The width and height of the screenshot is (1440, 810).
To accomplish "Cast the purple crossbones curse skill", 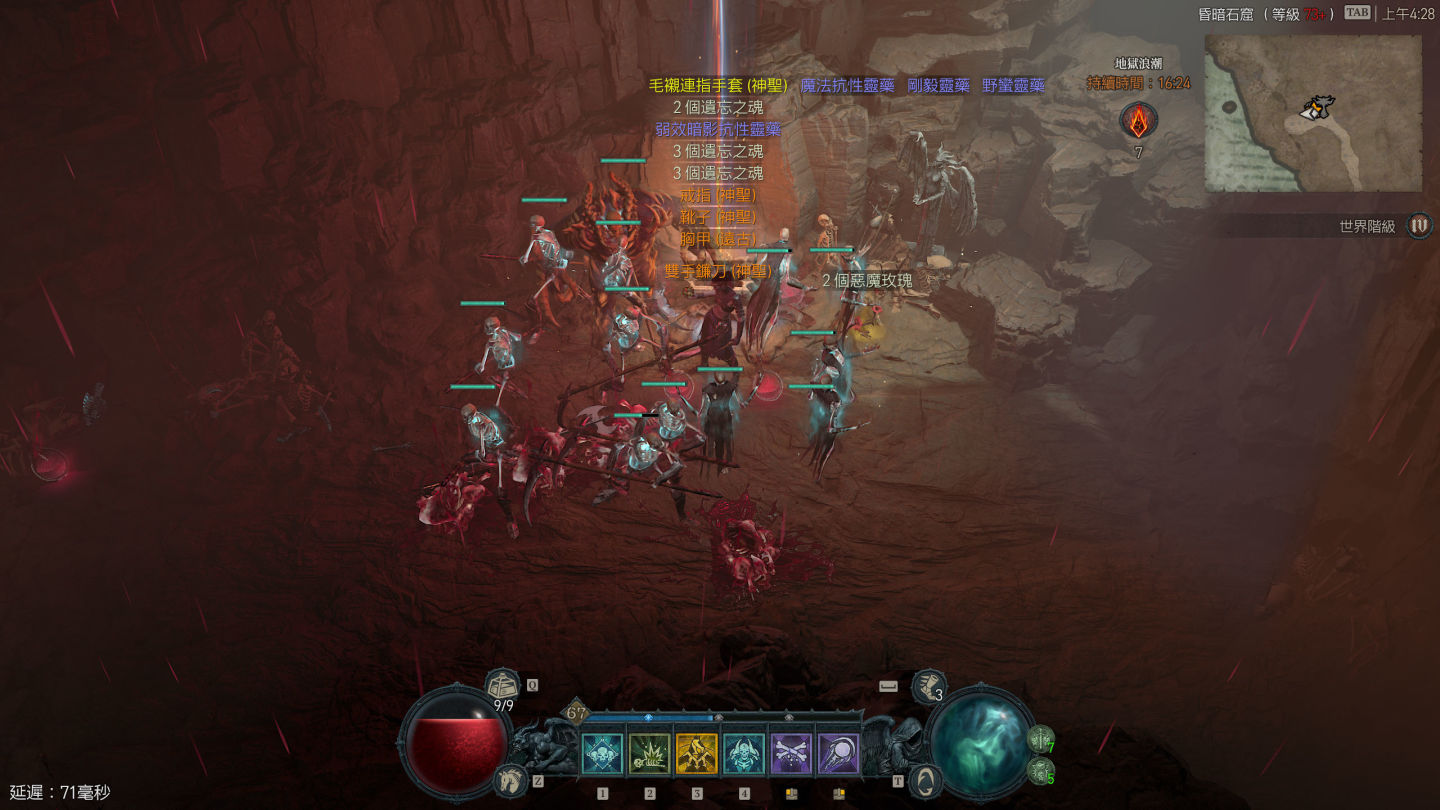I will 791,754.
